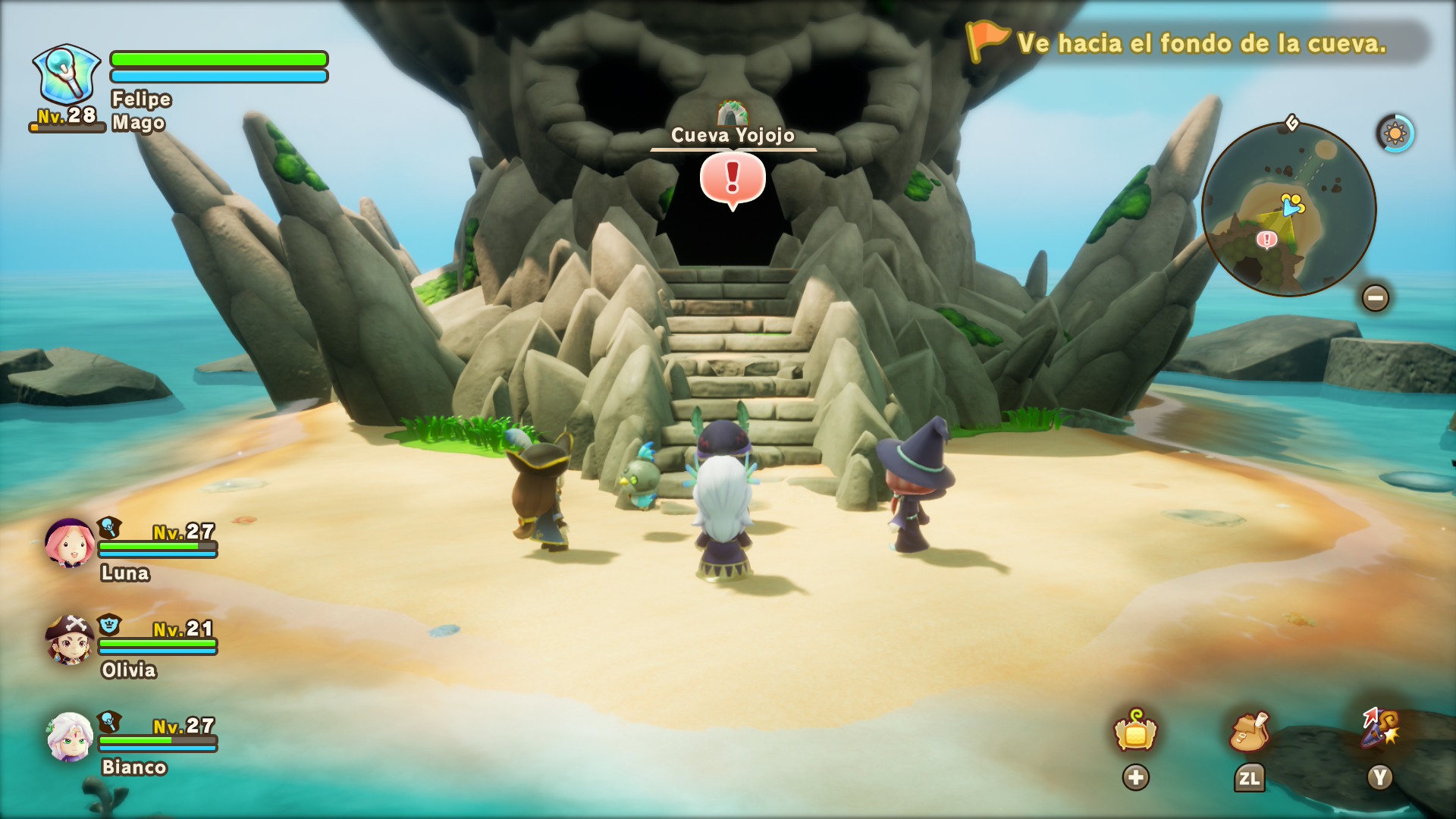
Task: Open the yellow lantern menu icon
Action: 1135,732
